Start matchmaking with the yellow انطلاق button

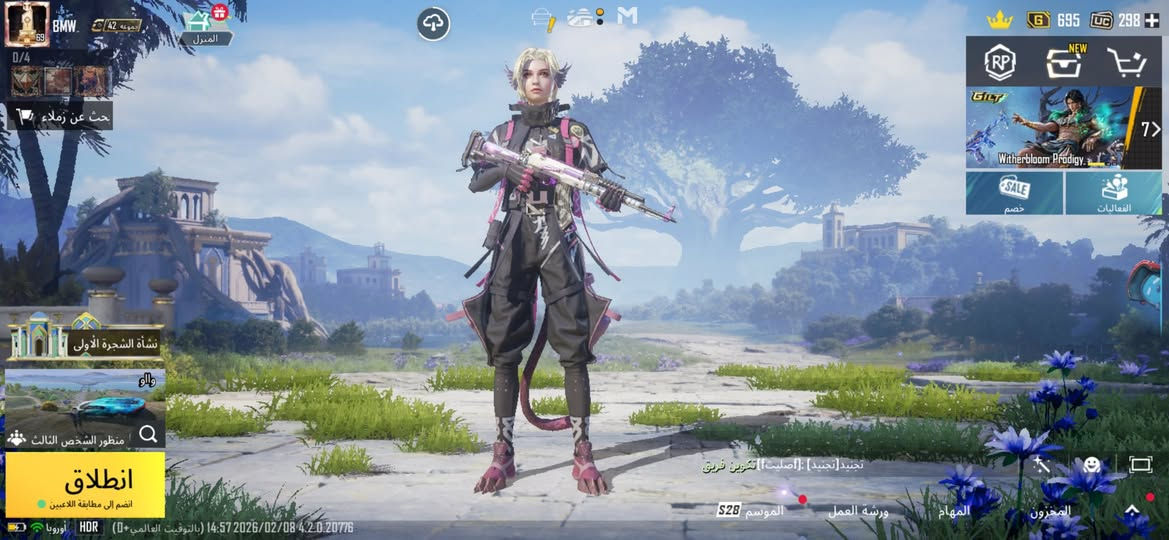[x=85, y=484]
